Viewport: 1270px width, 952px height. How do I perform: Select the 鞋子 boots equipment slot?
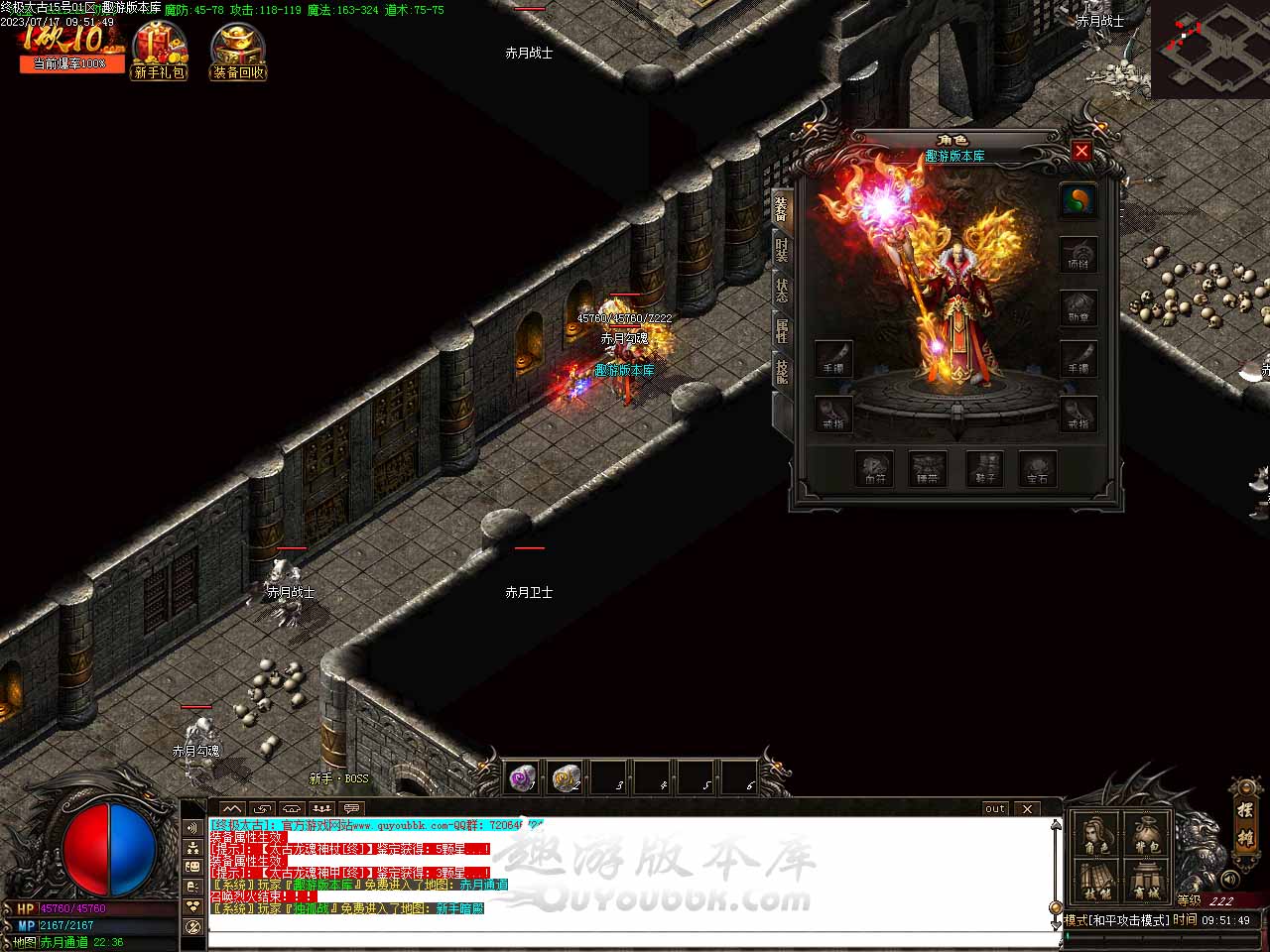984,469
